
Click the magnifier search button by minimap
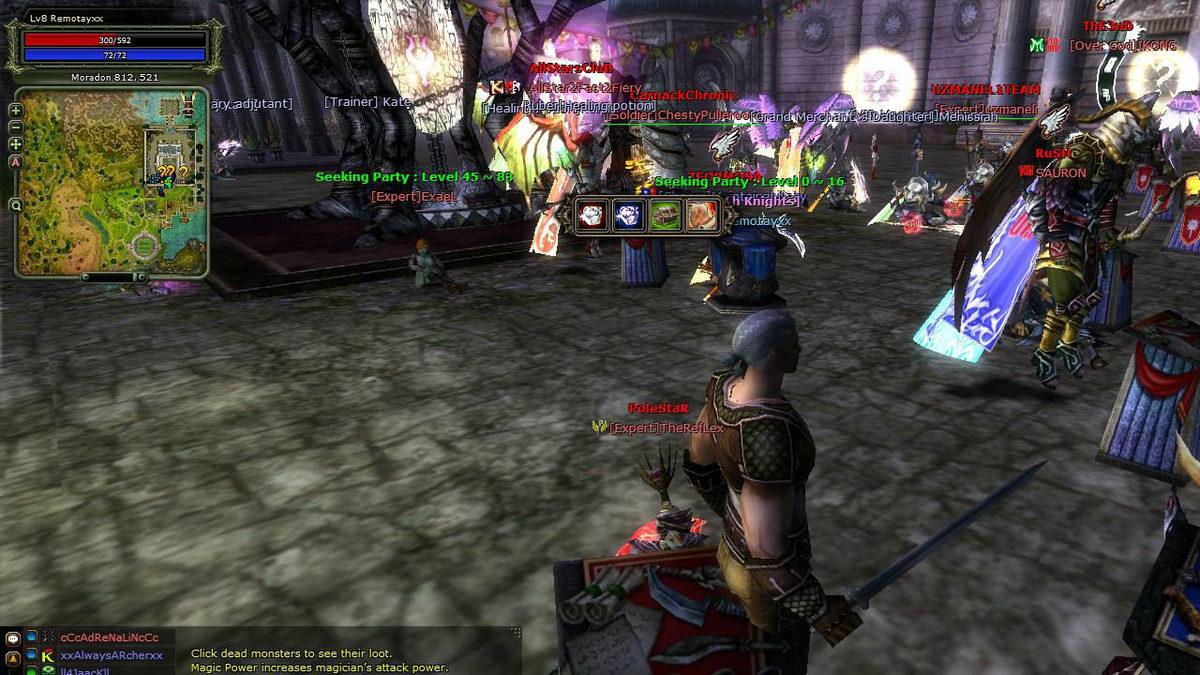(16, 205)
